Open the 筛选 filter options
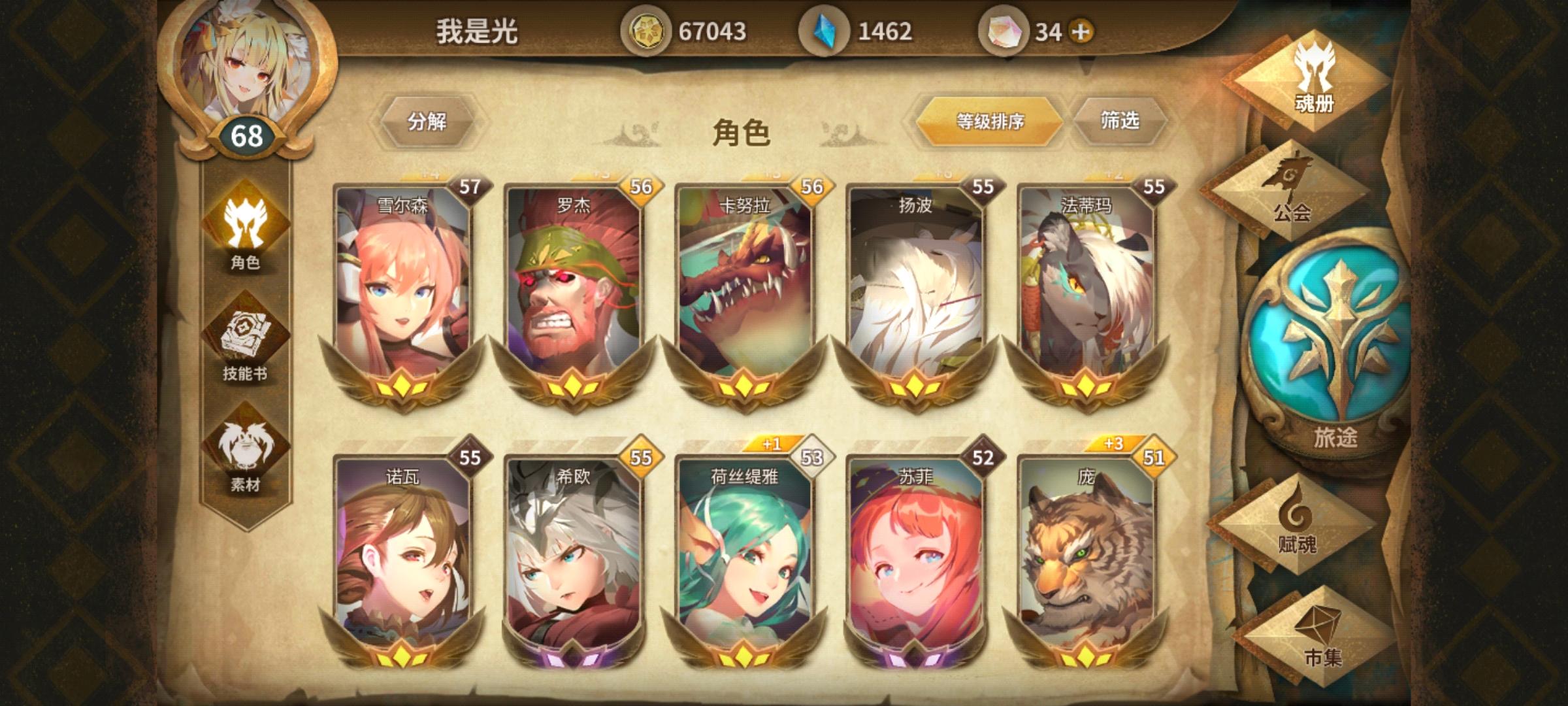 pos(1121,121)
